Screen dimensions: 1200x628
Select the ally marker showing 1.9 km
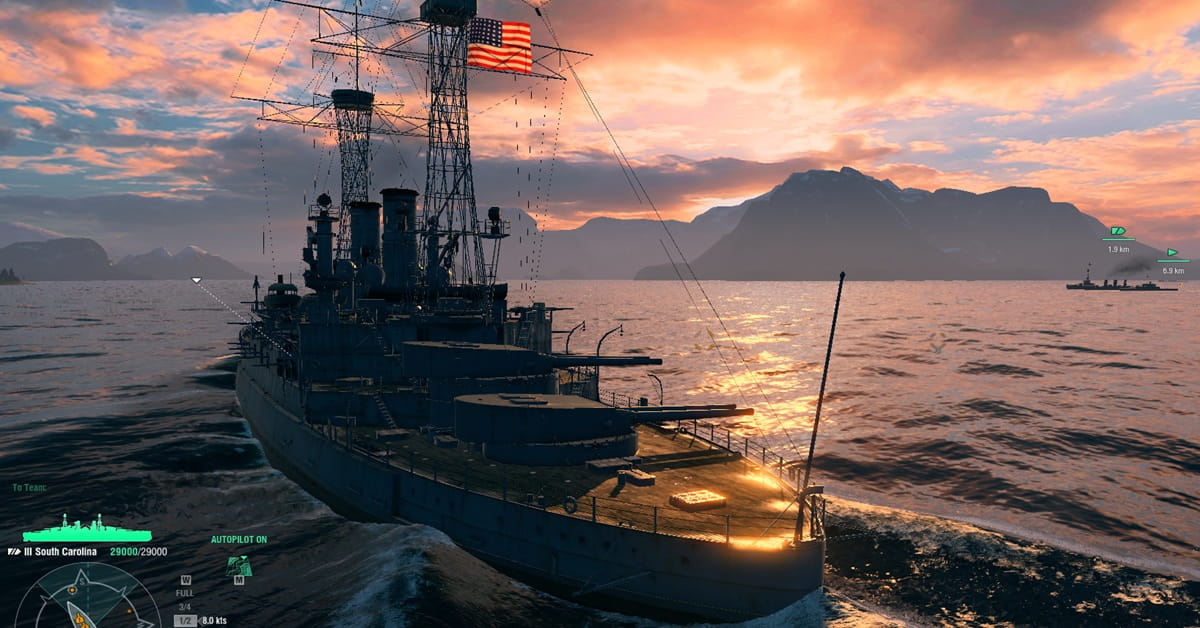pos(1118,232)
